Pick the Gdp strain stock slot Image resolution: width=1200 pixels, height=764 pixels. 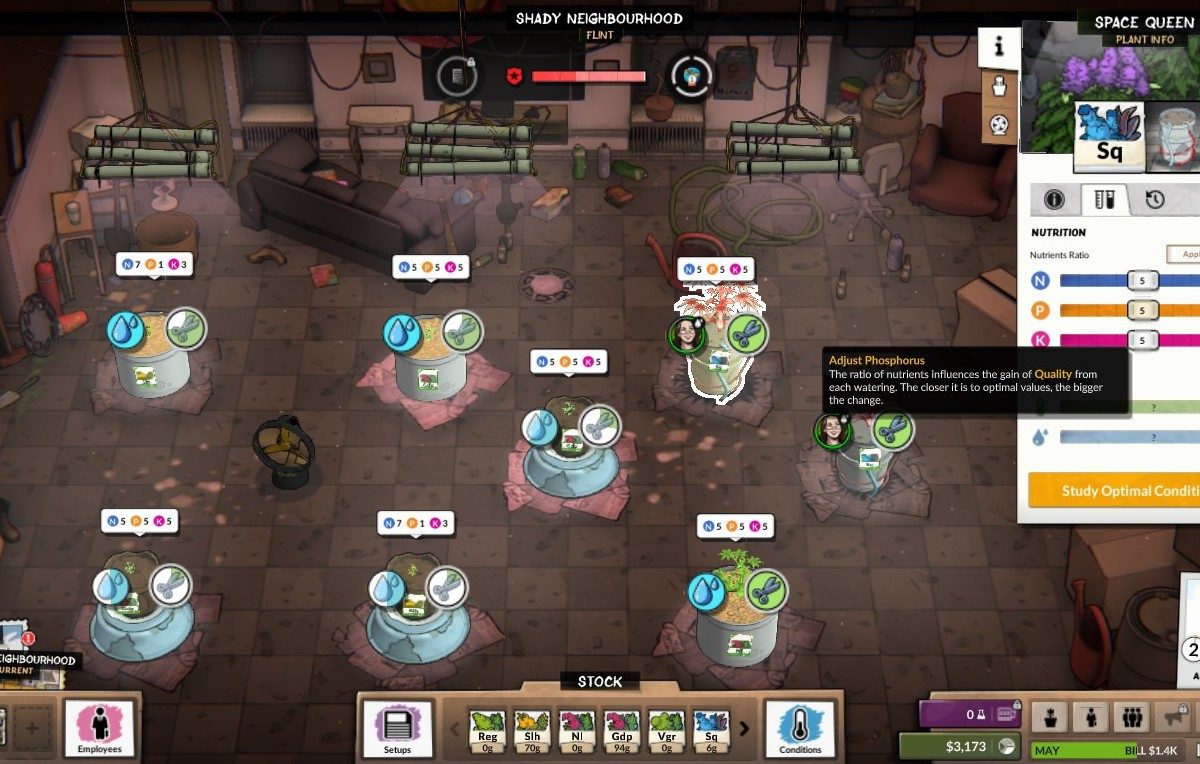click(x=622, y=729)
